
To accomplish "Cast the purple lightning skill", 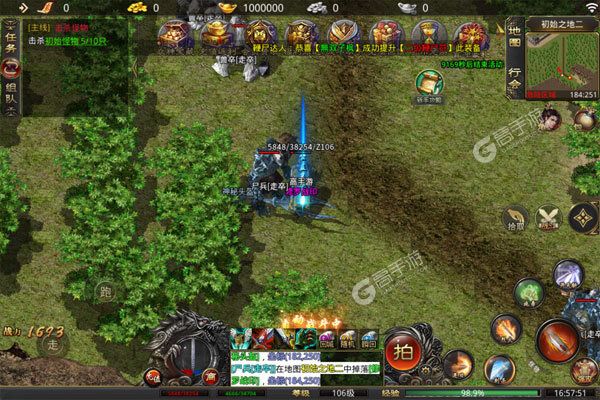I will [x=567, y=275].
